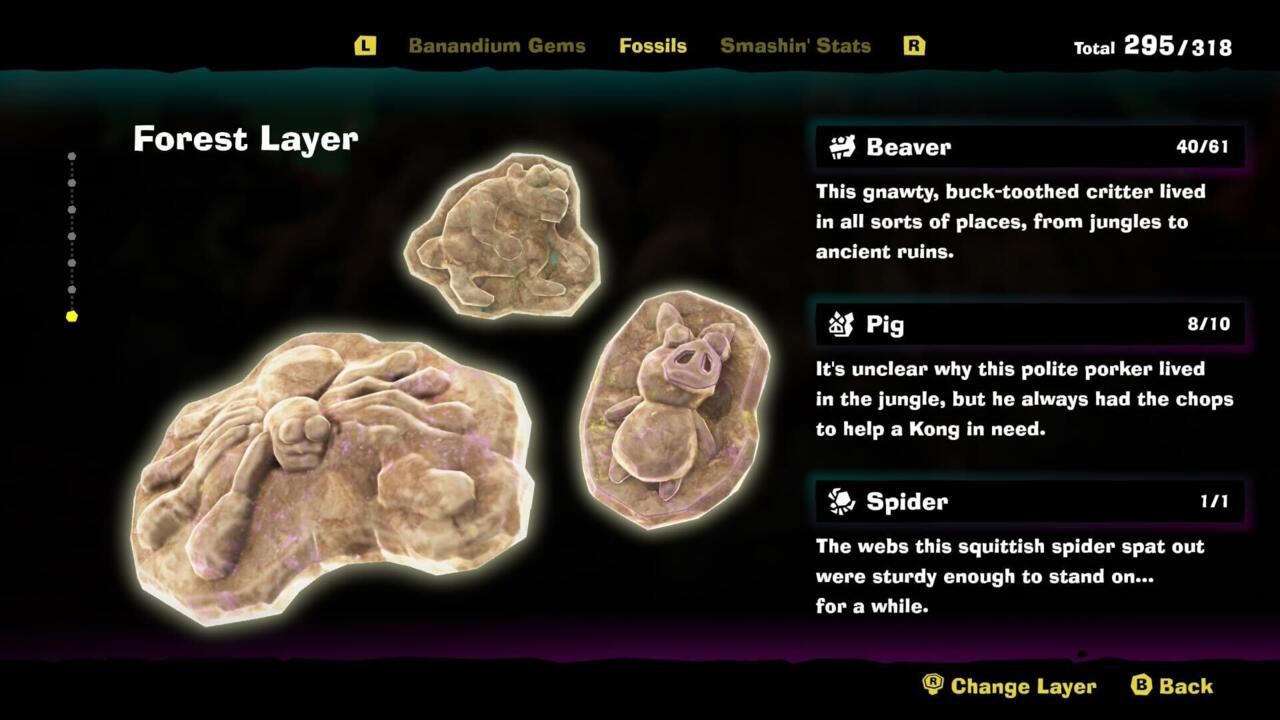Switch to the Banandium Gems tab

click(496, 46)
